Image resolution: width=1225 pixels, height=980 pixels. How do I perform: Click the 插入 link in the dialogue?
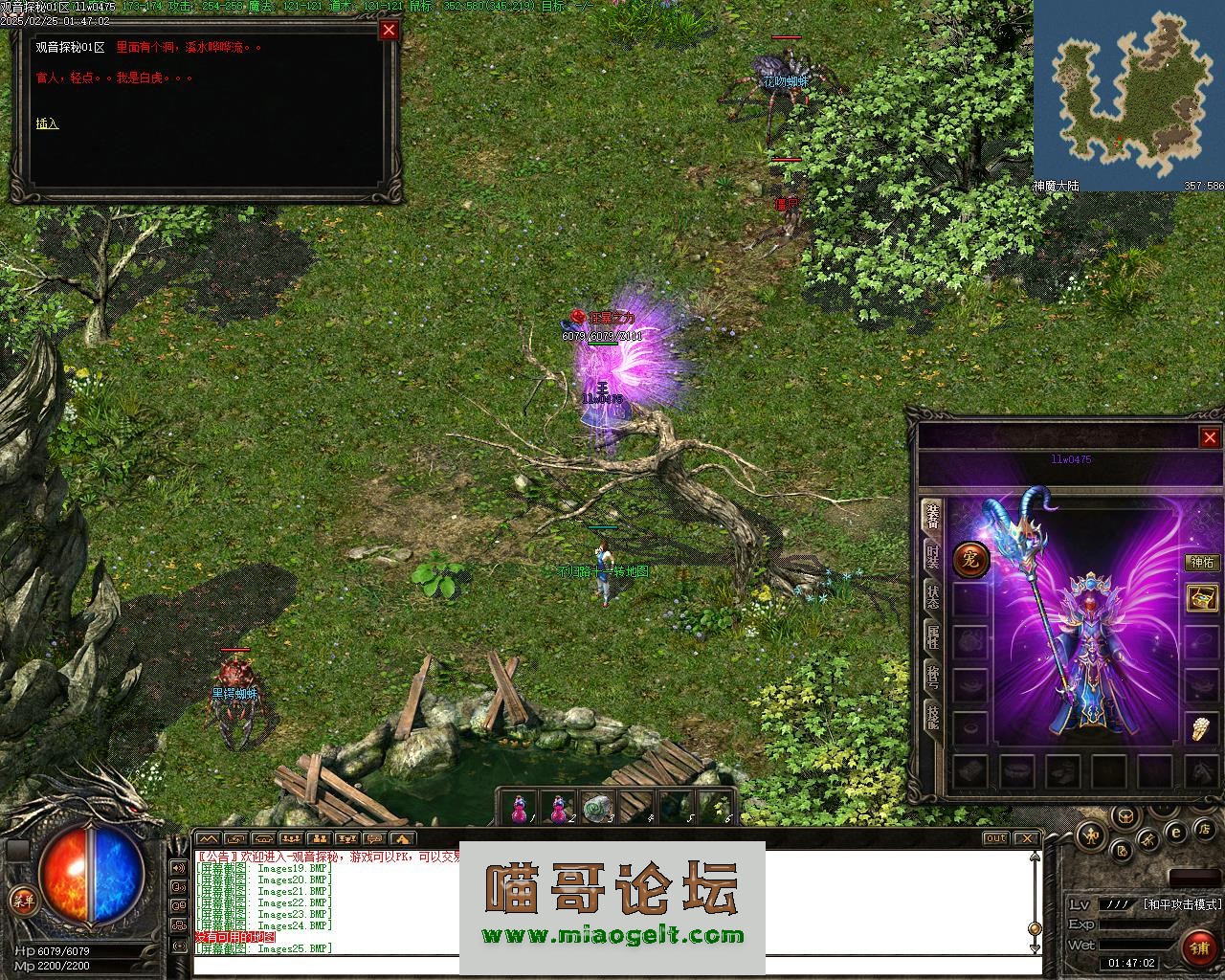click(x=48, y=123)
